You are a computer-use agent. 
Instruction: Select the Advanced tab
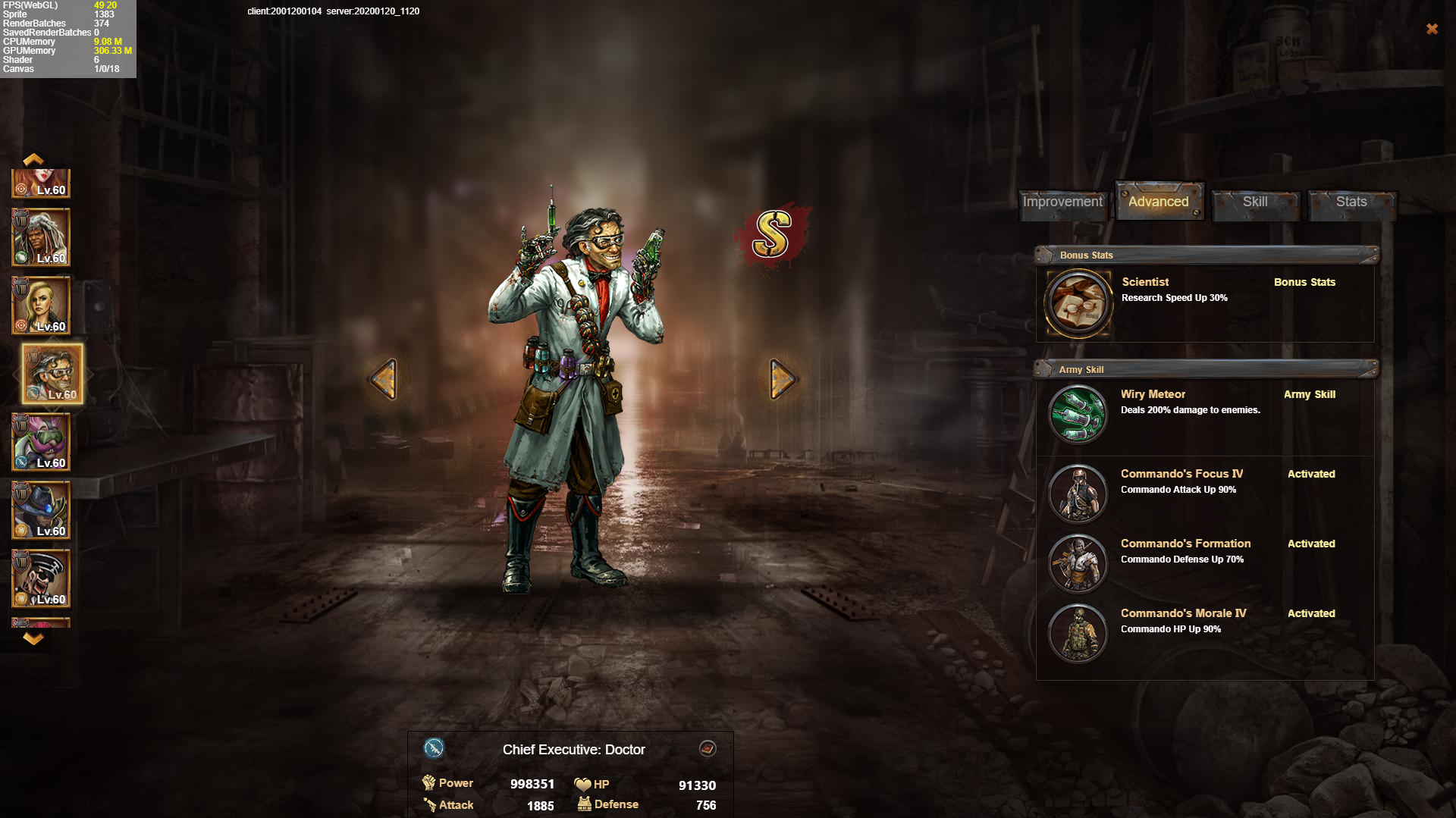click(x=1158, y=202)
